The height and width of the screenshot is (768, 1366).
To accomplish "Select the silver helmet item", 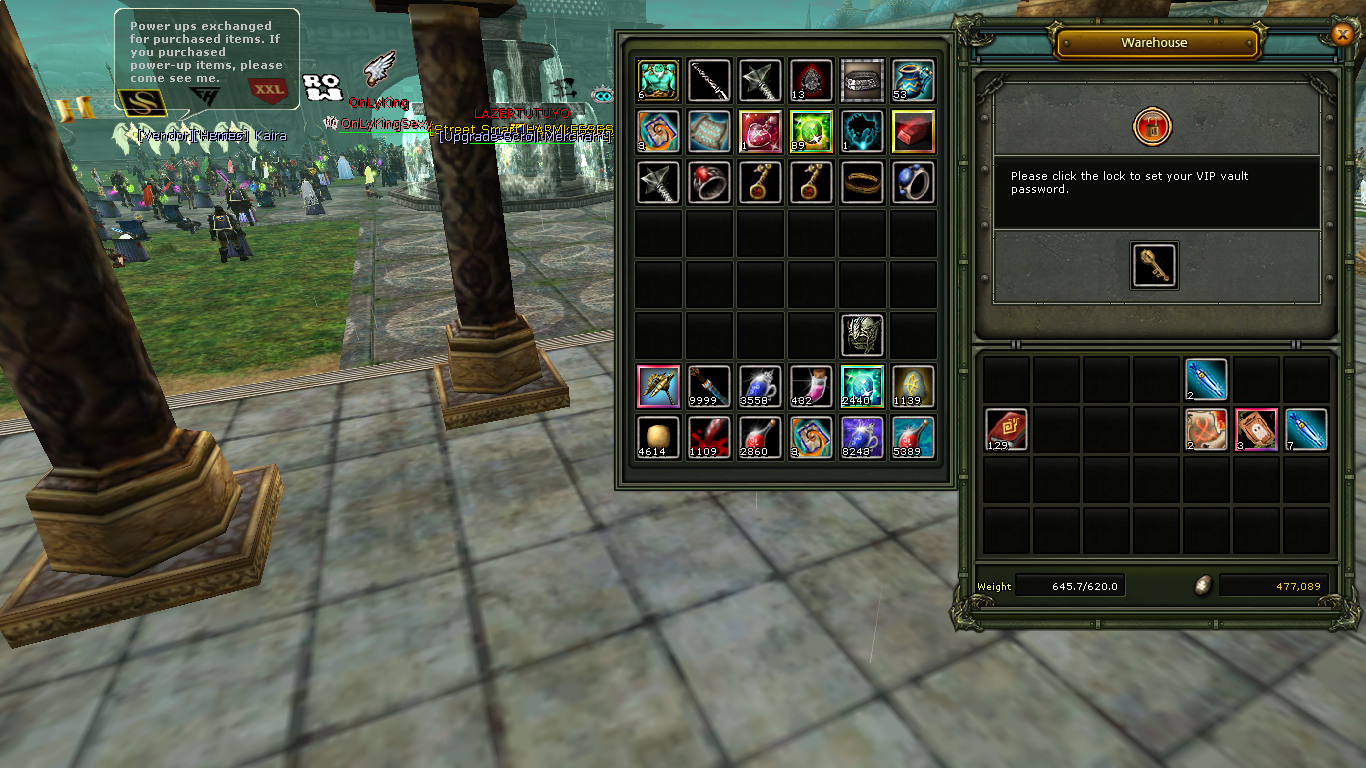I will (862, 335).
